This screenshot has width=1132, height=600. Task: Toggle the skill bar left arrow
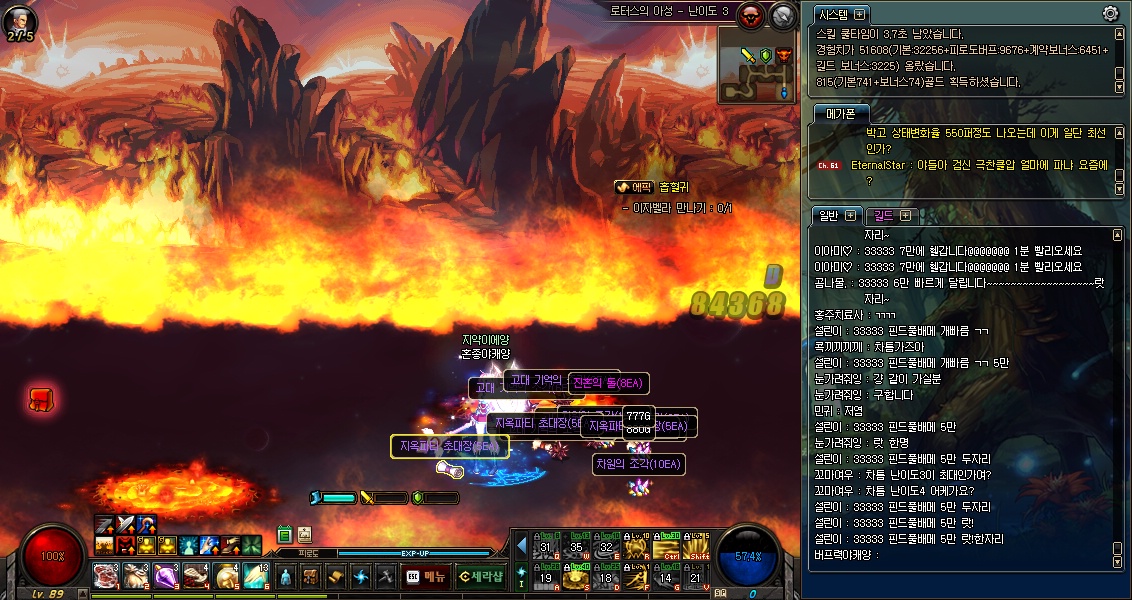[x=521, y=546]
